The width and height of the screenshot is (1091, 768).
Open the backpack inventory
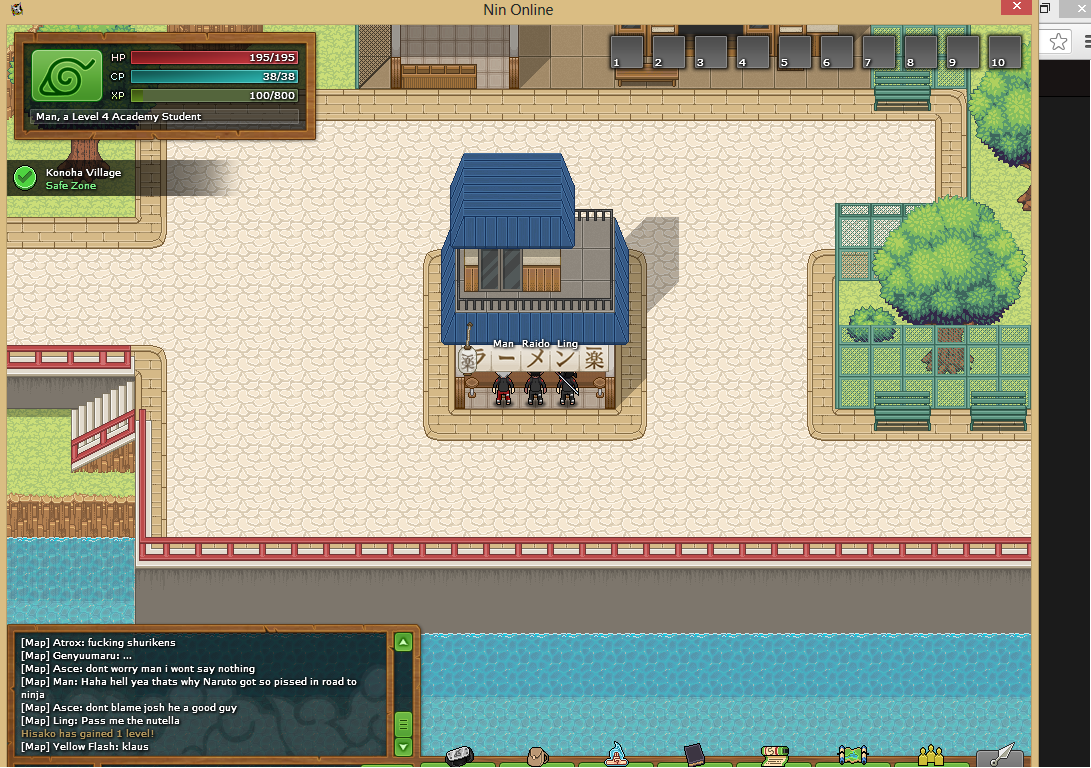pyautogui.click(x=535, y=756)
